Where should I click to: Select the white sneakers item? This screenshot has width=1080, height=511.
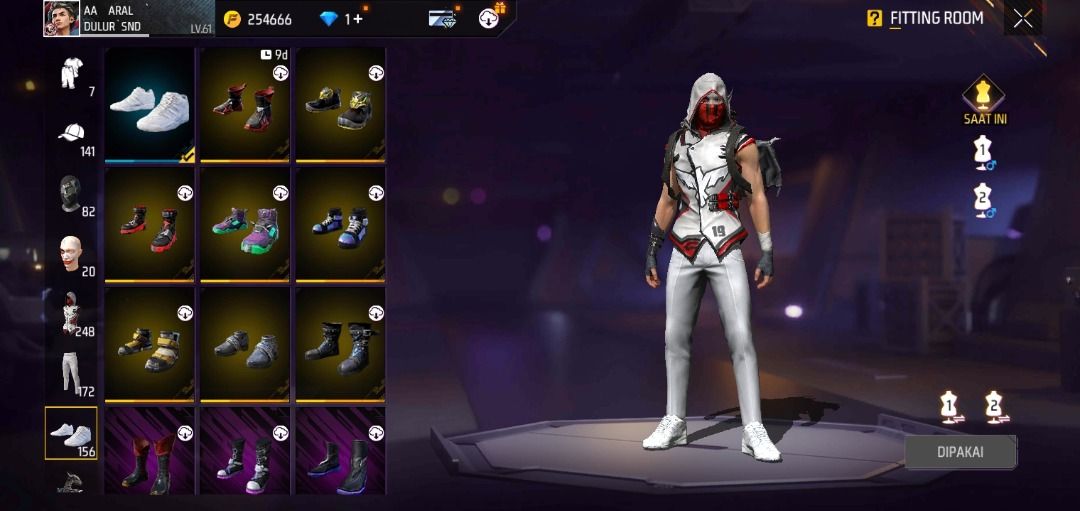[x=149, y=103]
